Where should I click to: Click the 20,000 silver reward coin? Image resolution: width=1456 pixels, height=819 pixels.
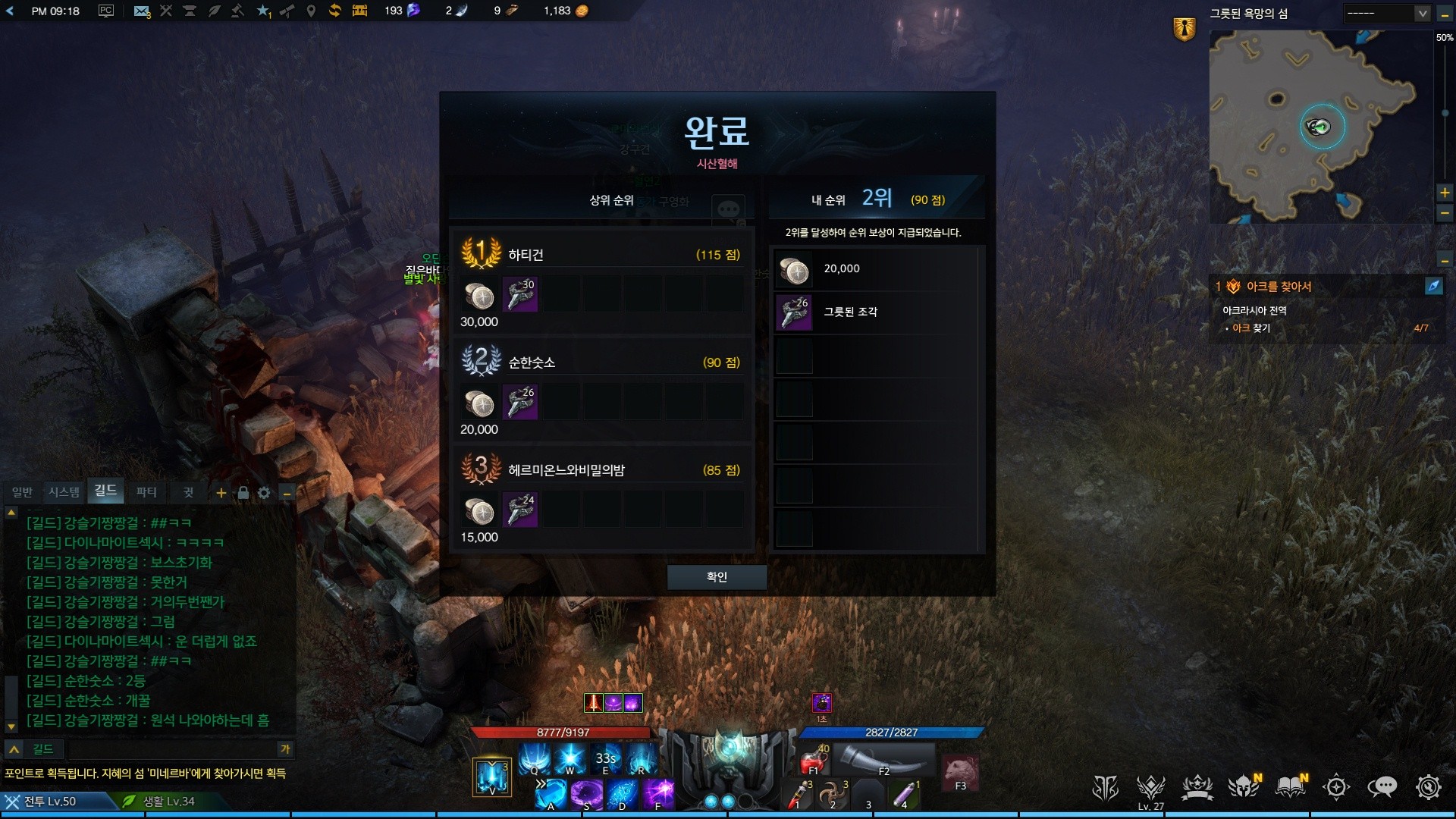point(794,269)
